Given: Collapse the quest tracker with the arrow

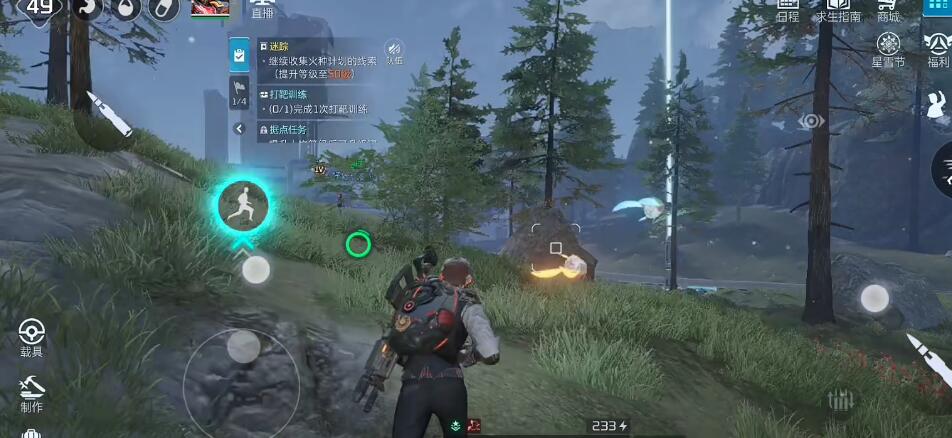Looking at the screenshot, I should 239,129.
